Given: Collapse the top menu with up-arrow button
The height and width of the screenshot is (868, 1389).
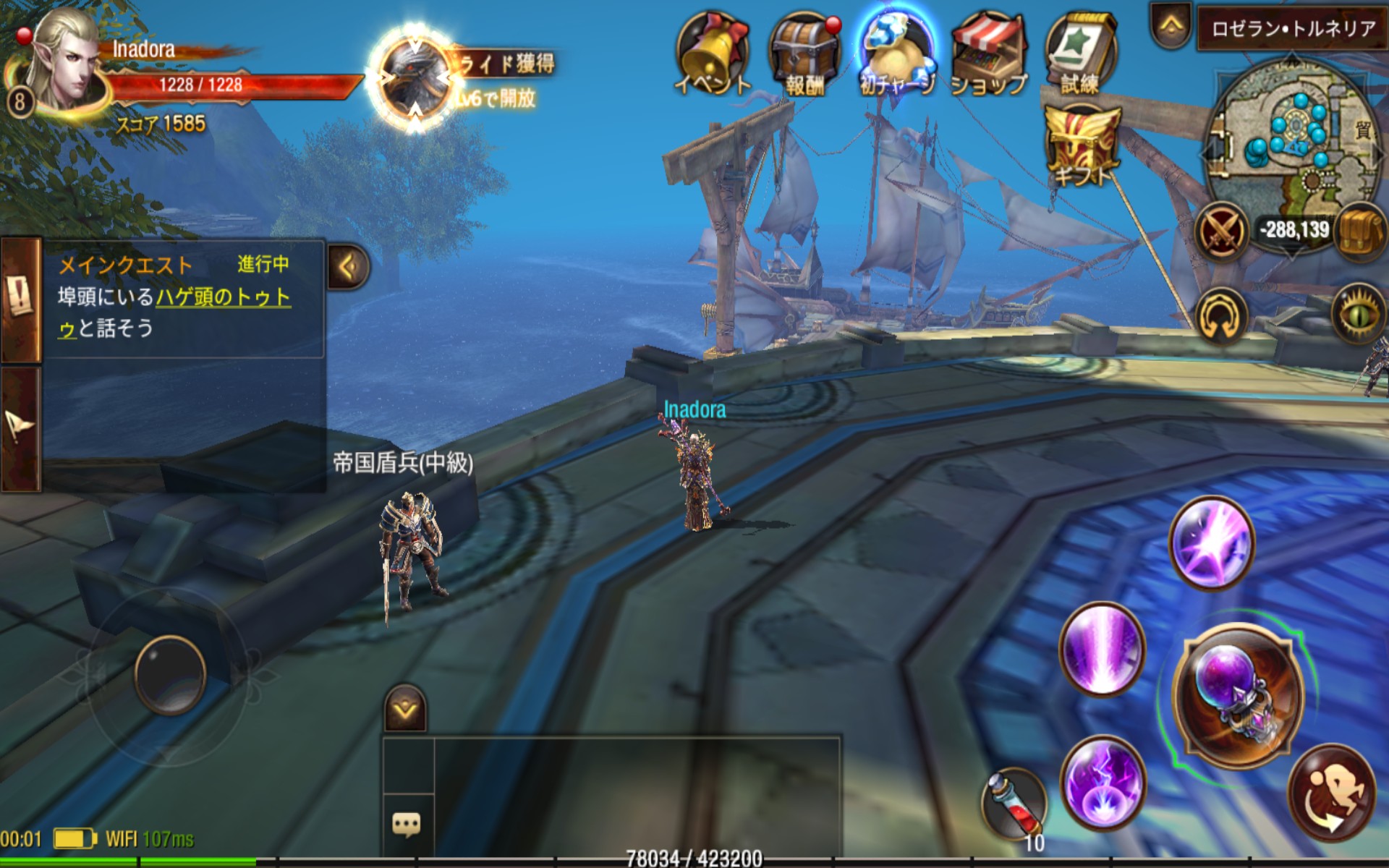Looking at the screenshot, I should (x=1172, y=27).
